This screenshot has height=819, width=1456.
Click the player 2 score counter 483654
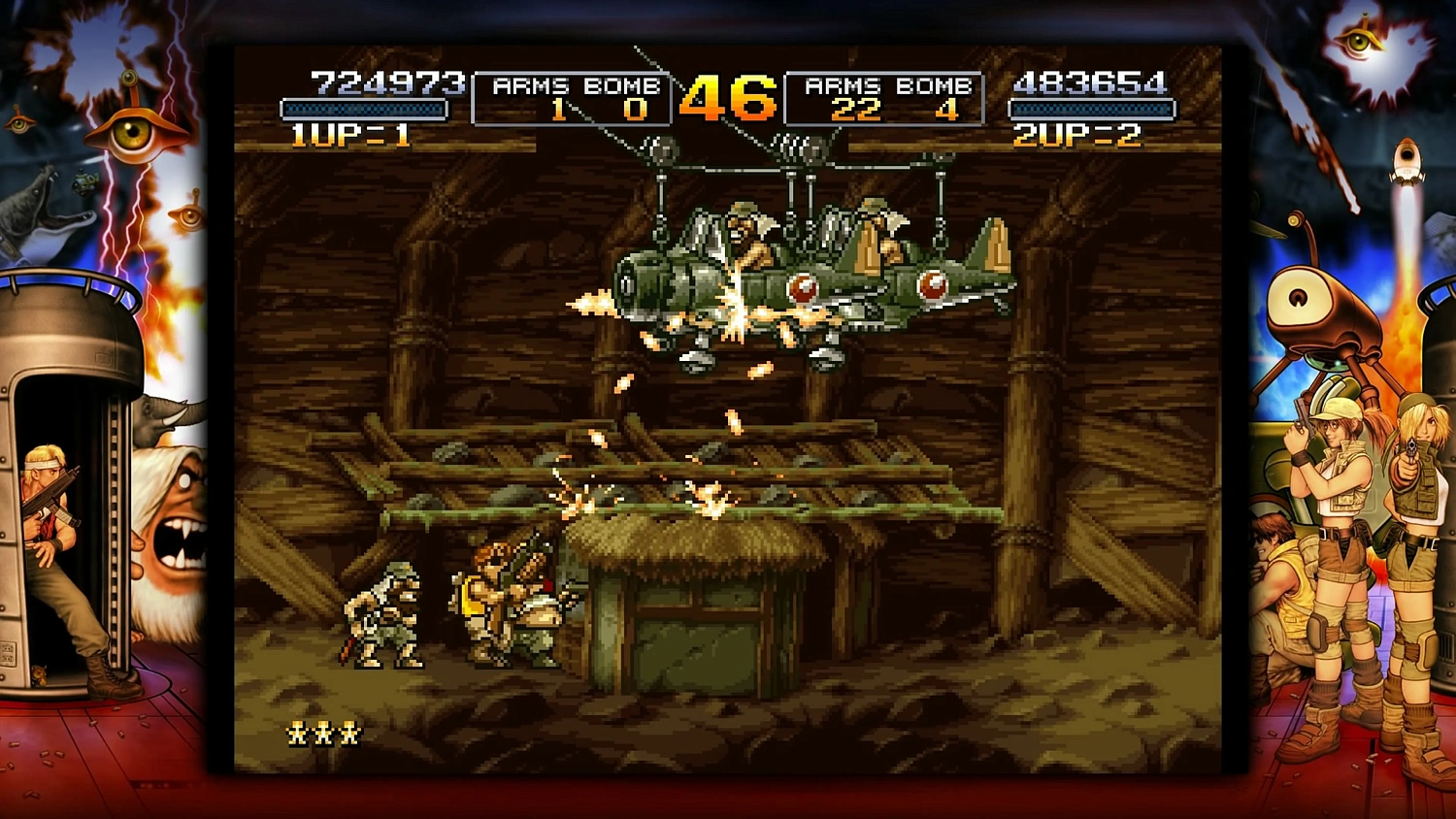1089,82
